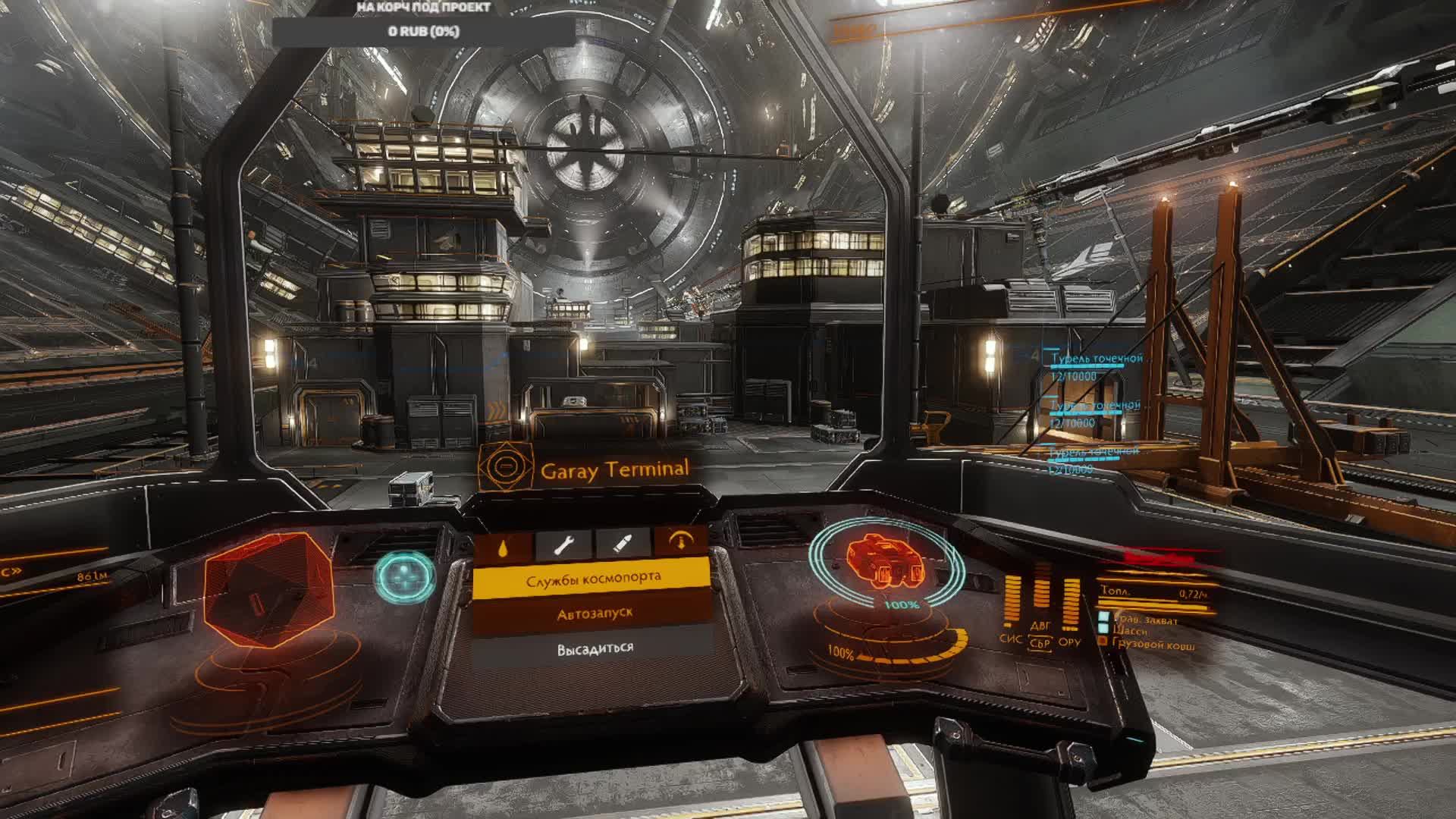1456x819 pixels.
Task: Select the hangar down-arrow icon
Action: click(x=680, y=541)
